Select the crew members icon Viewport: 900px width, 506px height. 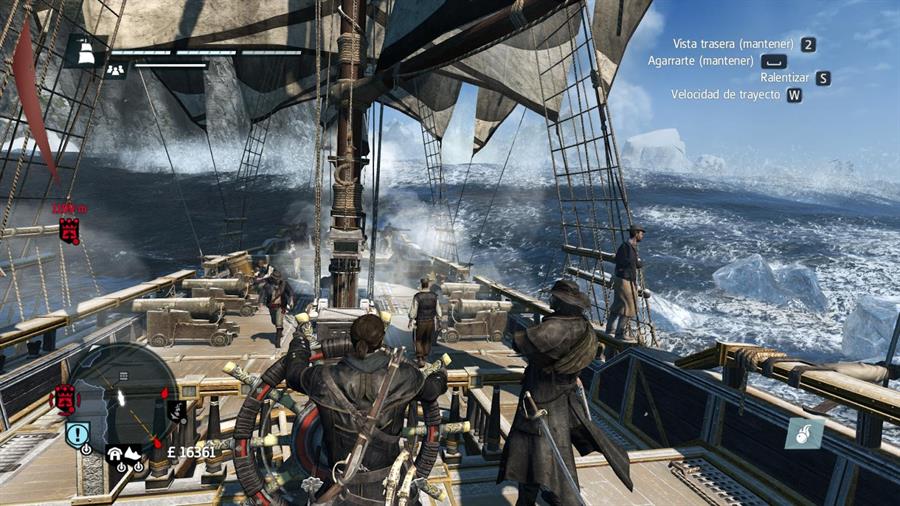[116, 71]
